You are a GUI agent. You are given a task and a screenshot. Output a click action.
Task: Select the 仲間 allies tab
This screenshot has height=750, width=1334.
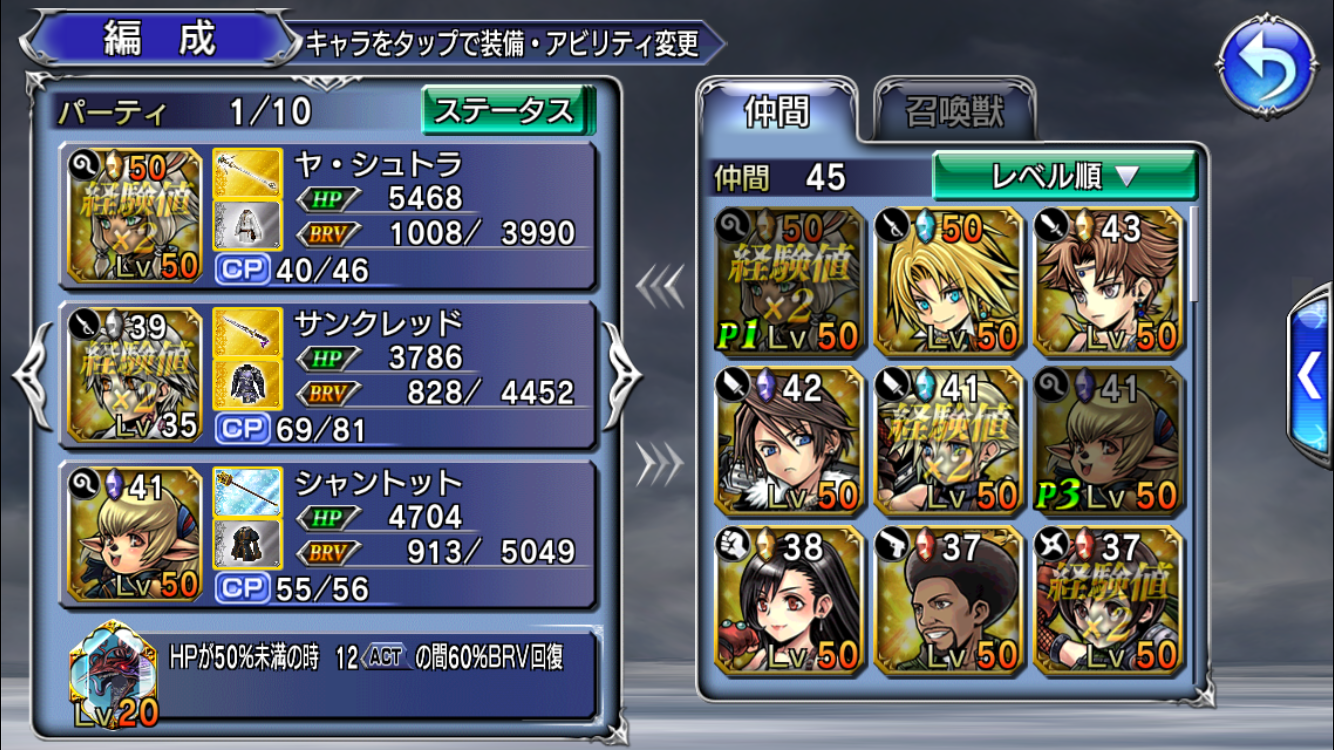(x=777, y=112)
